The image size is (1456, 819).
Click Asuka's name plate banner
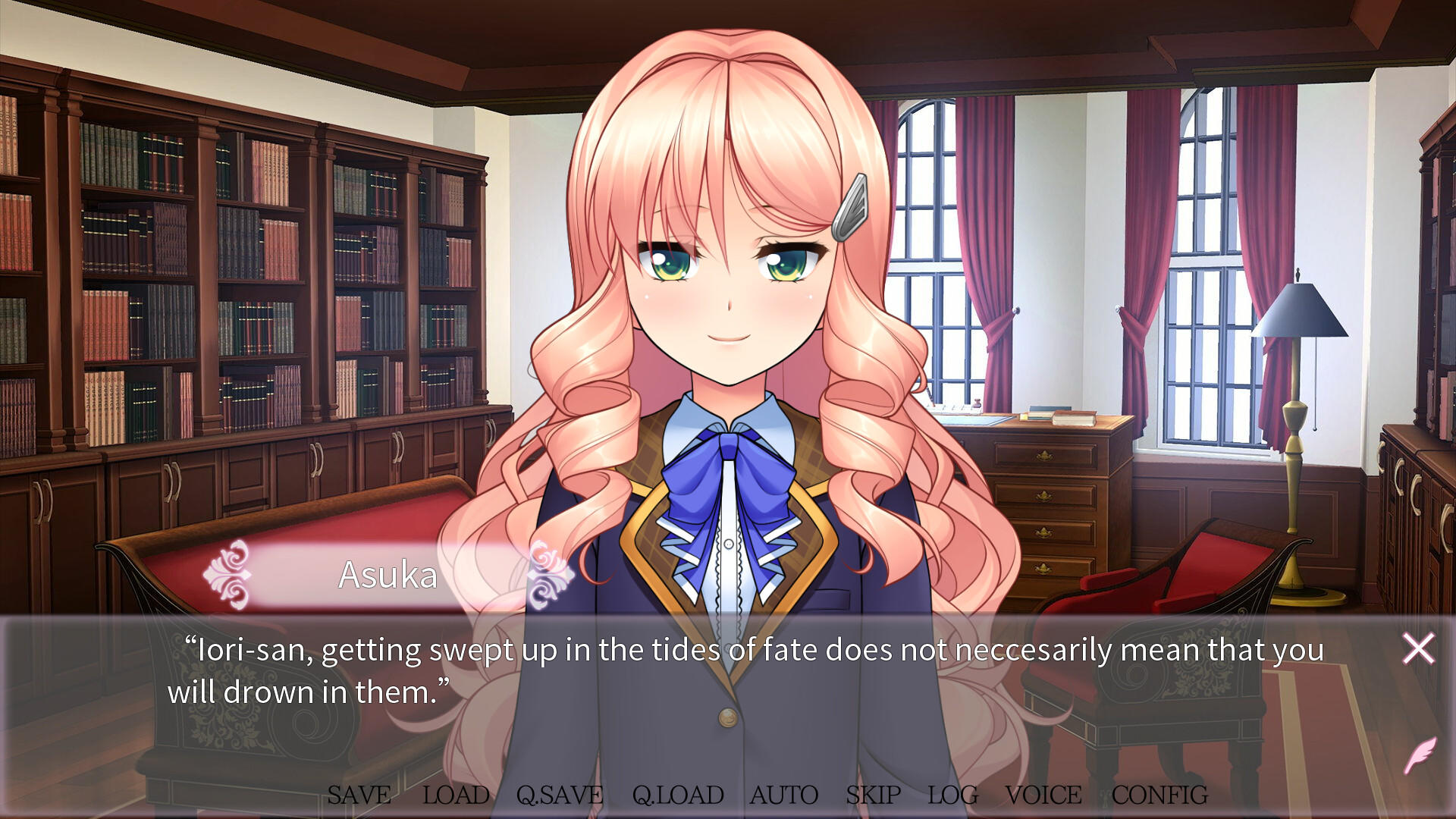(x=387, y=574)
